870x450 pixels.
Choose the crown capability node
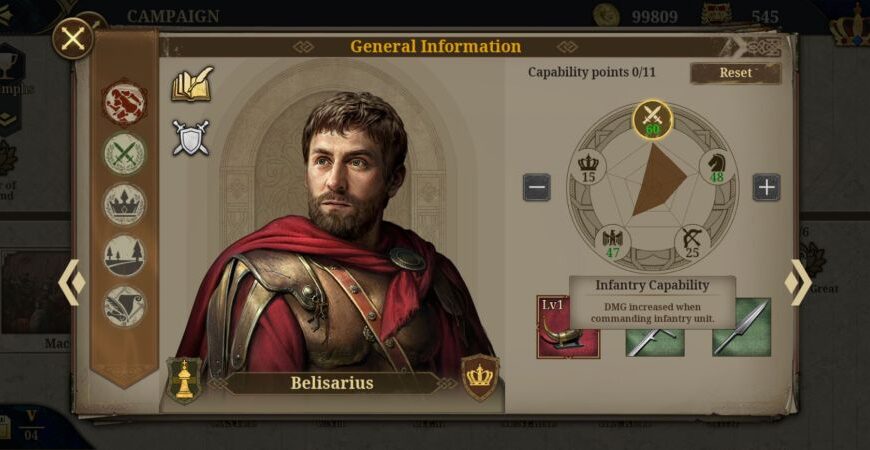click(x=588, y=166)
